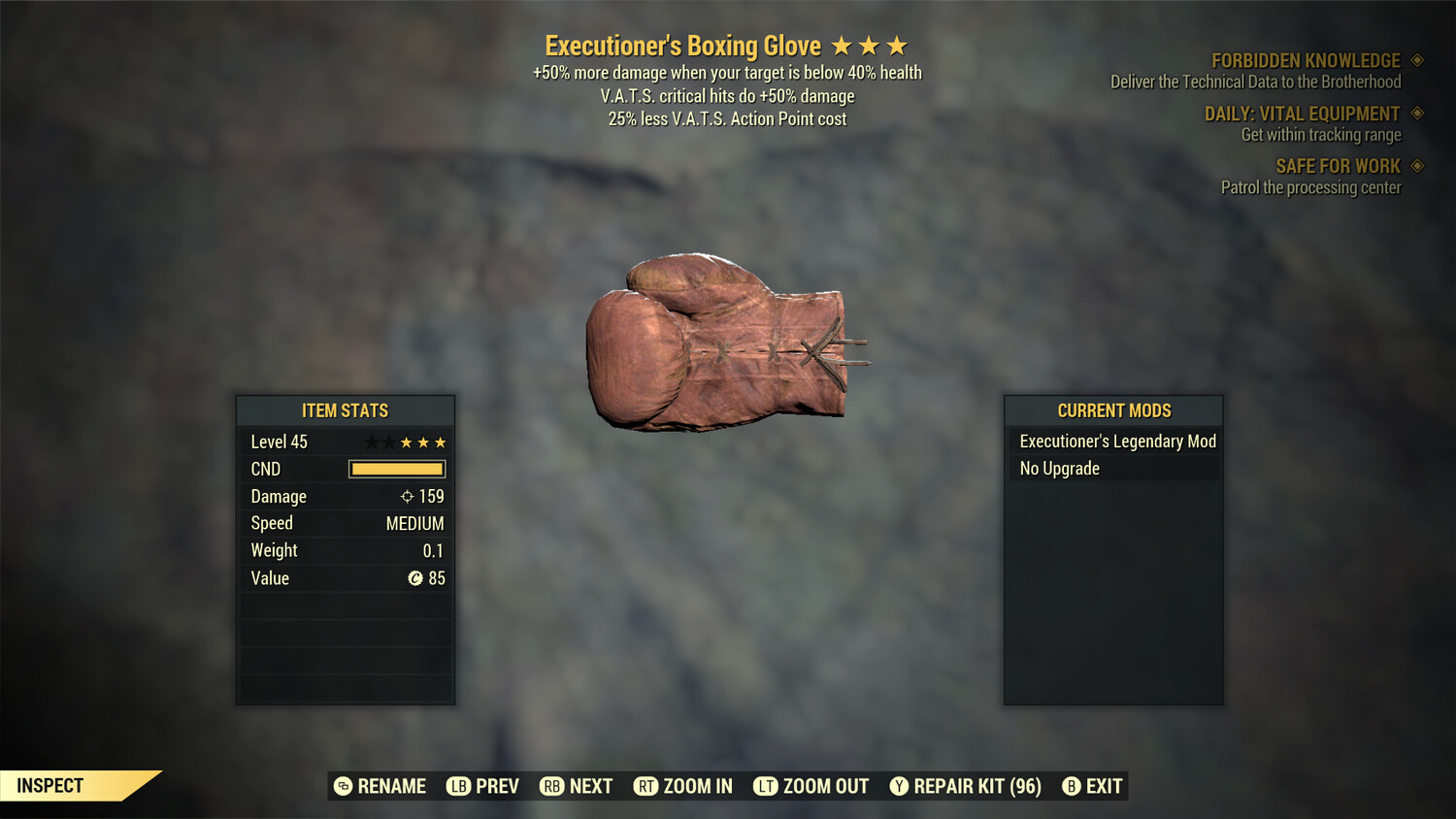The height and width of the screenshot is (819, 1456).
Task: Toggle the diamond beside SAFE FOR WORK quest
Action: [x=1416, y=166]
